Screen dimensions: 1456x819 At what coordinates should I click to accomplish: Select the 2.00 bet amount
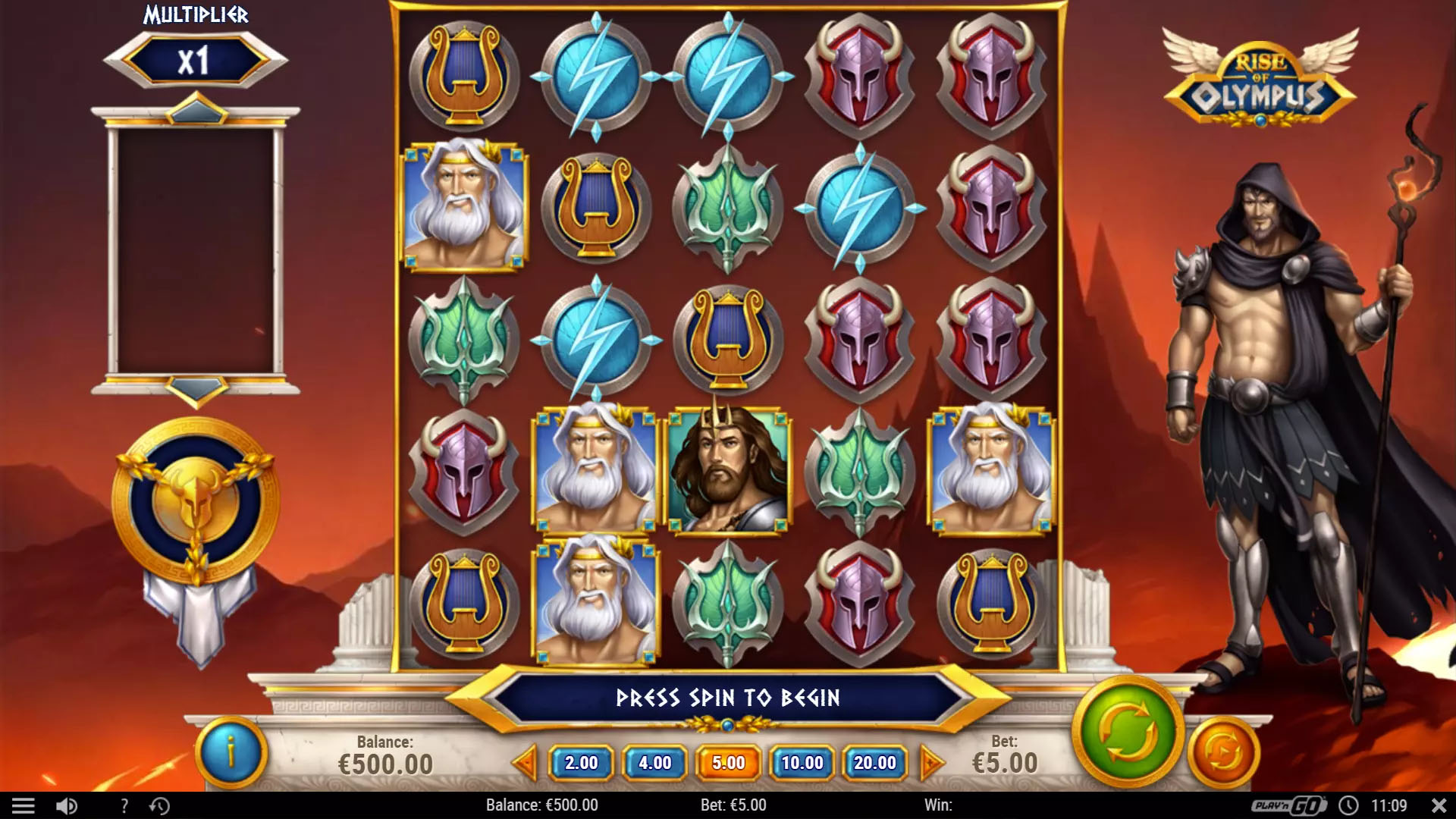point(581,763)
